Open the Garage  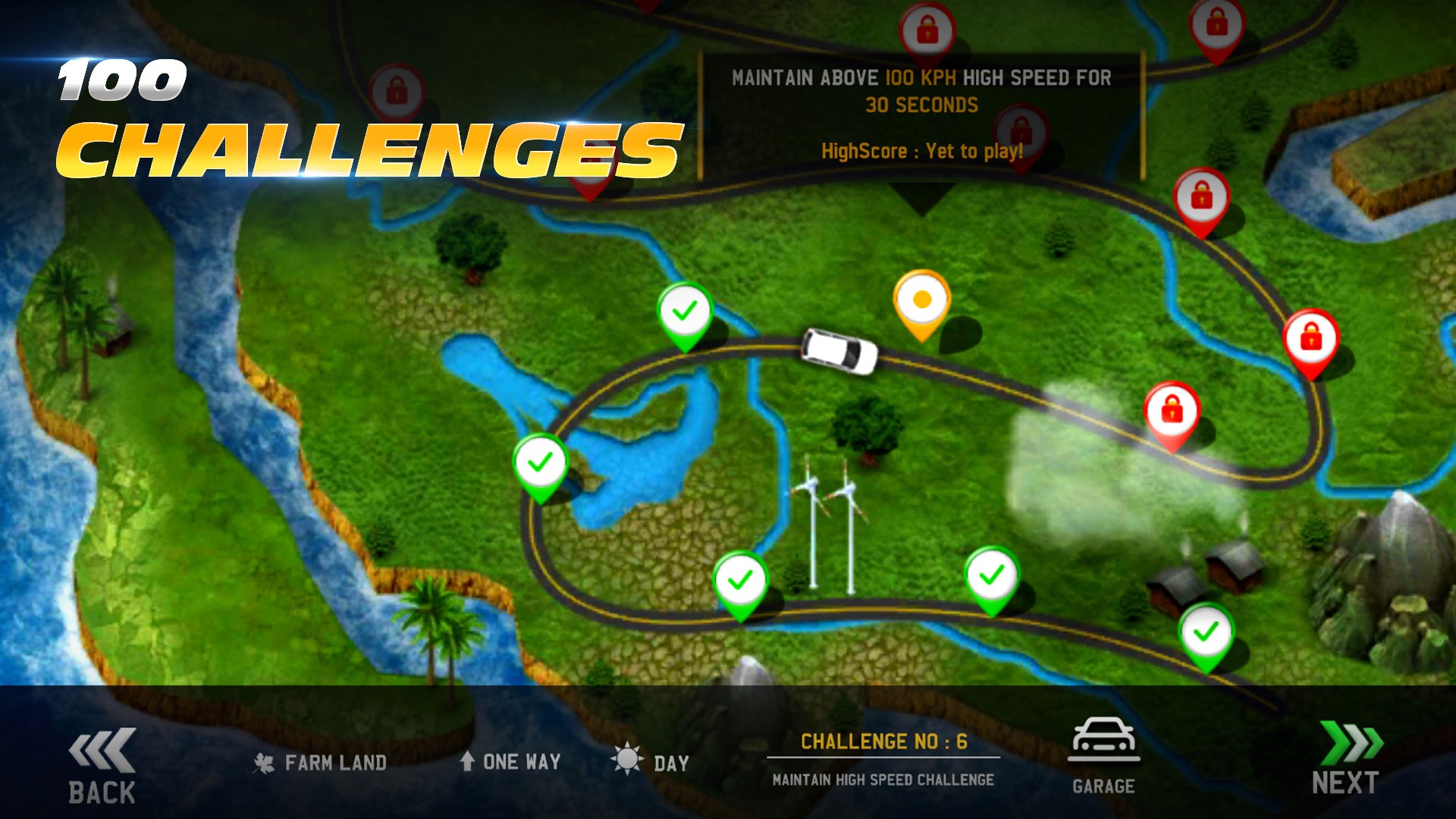1103,756
